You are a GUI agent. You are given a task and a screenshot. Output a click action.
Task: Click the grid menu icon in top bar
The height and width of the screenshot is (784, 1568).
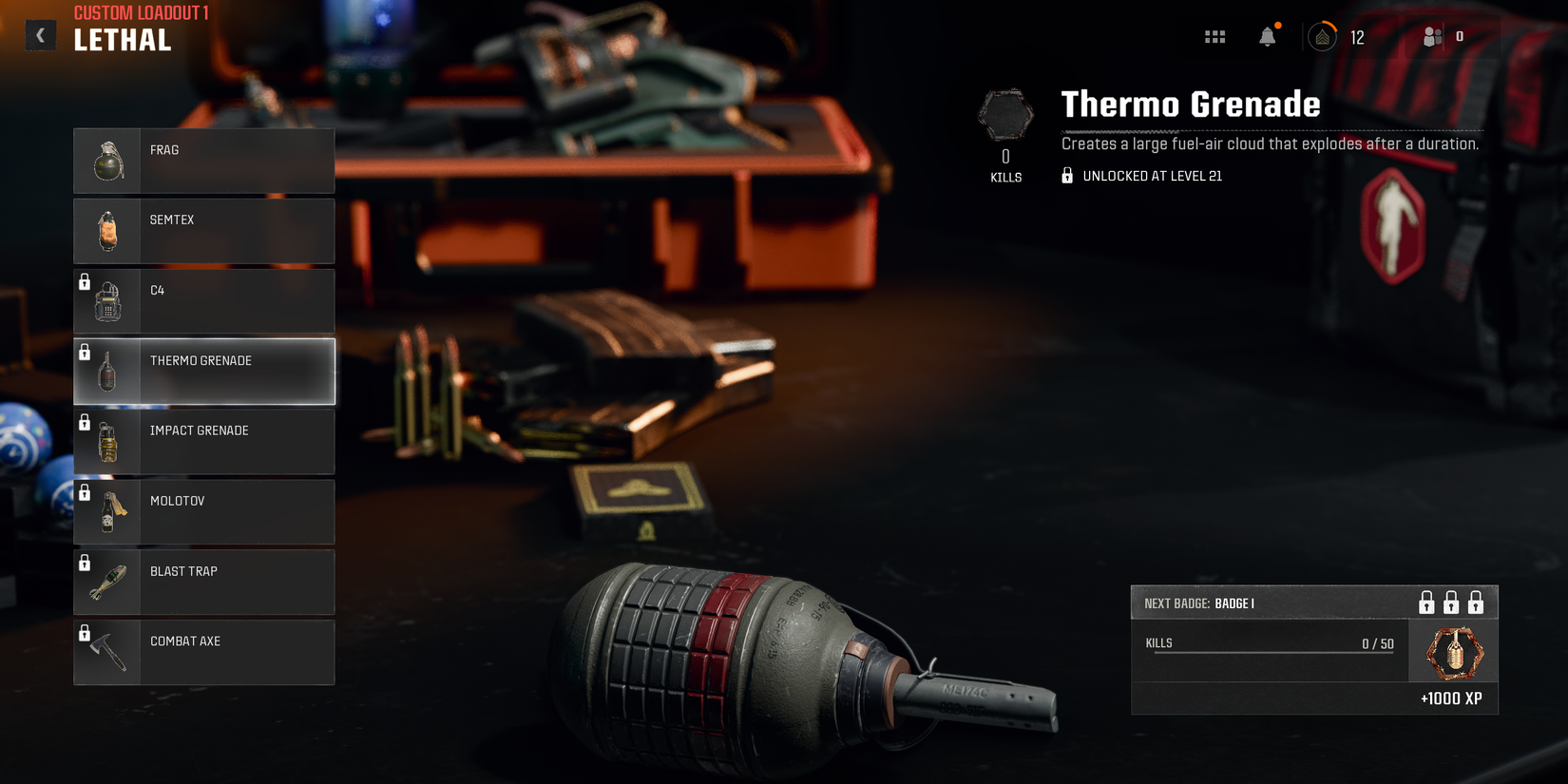1214,35
